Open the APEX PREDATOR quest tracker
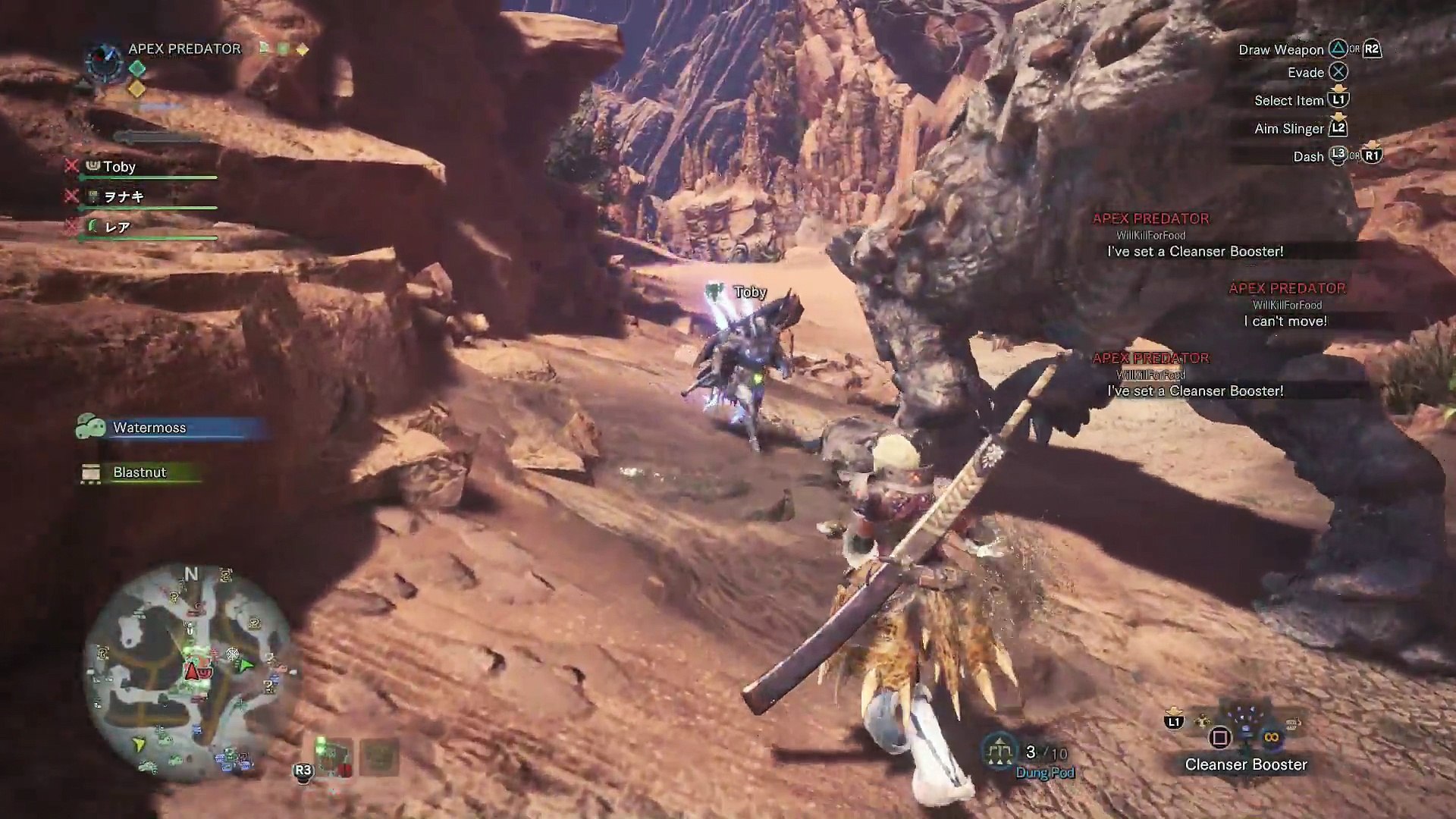Viewport: 1456px width, 819px height. tap(184, 49)
